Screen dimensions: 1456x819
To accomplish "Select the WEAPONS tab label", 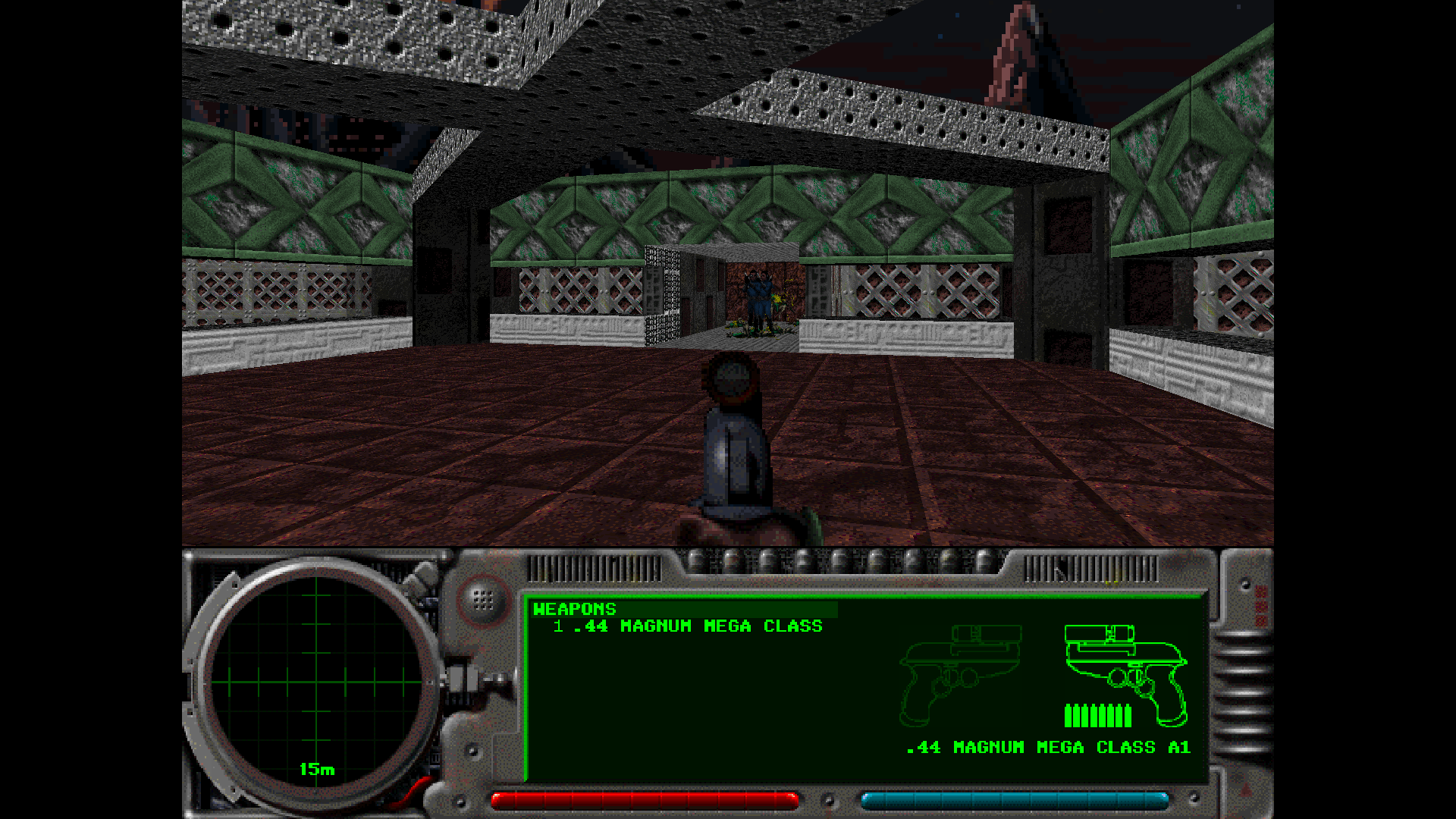I will tap(574, 609).
